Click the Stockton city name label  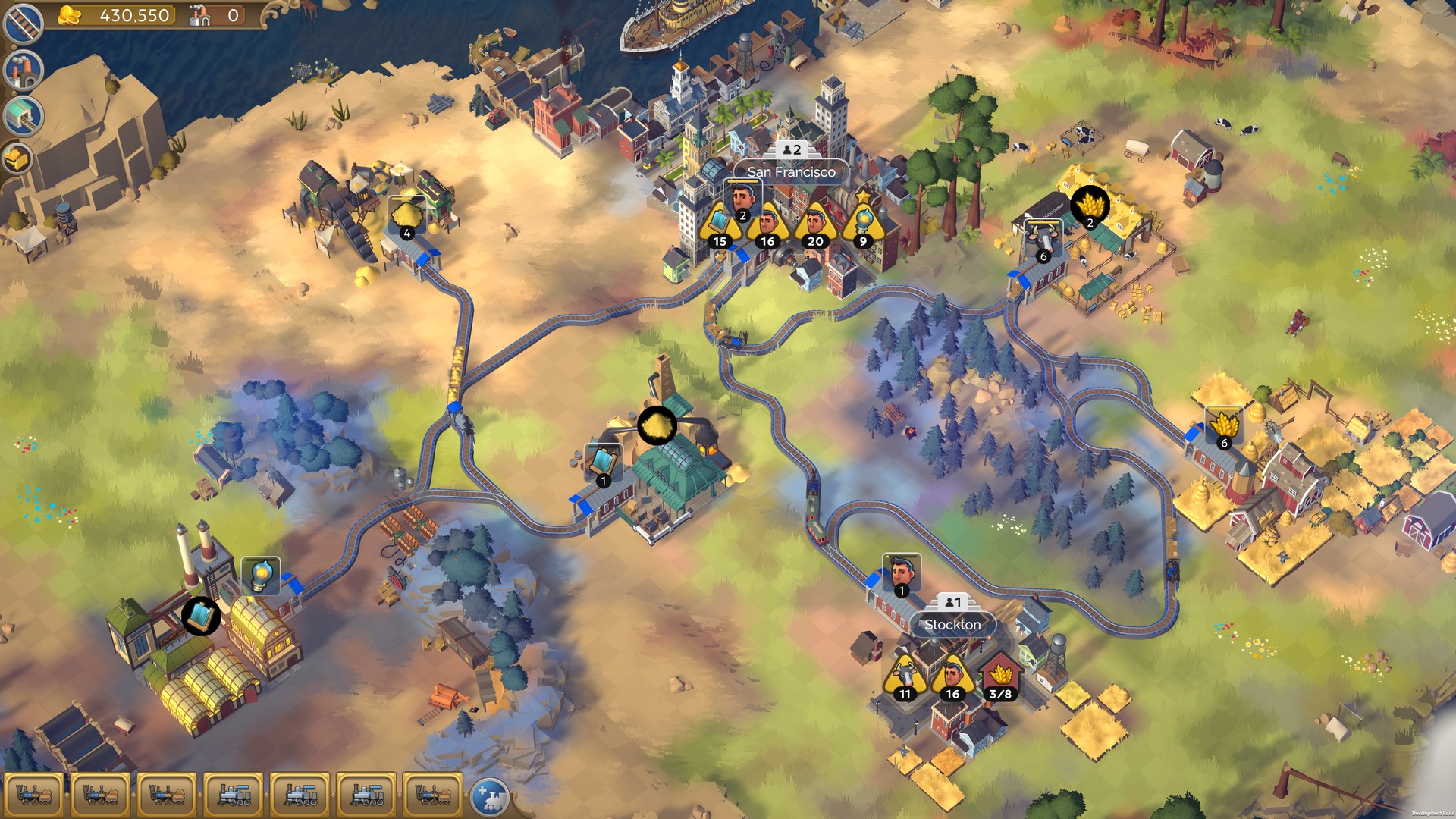pos(952,624)
